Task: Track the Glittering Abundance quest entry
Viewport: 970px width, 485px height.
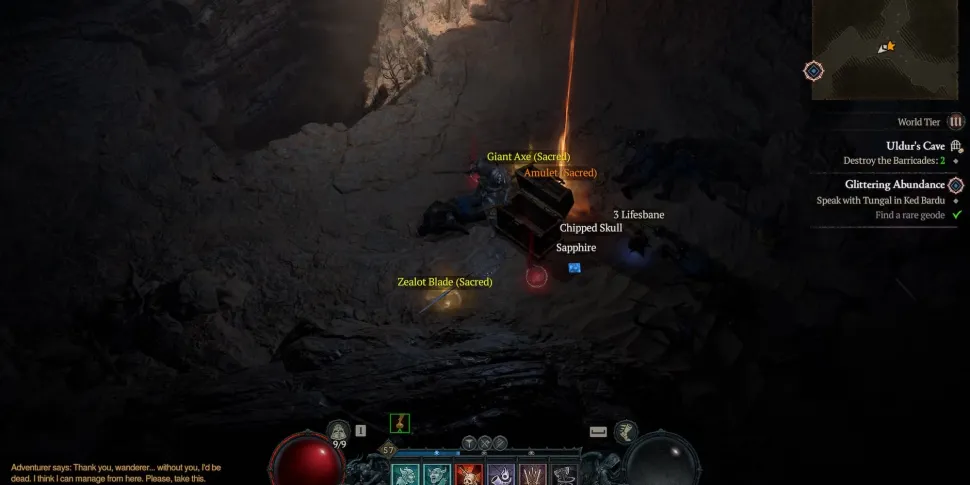Action: tap(894, 185)
